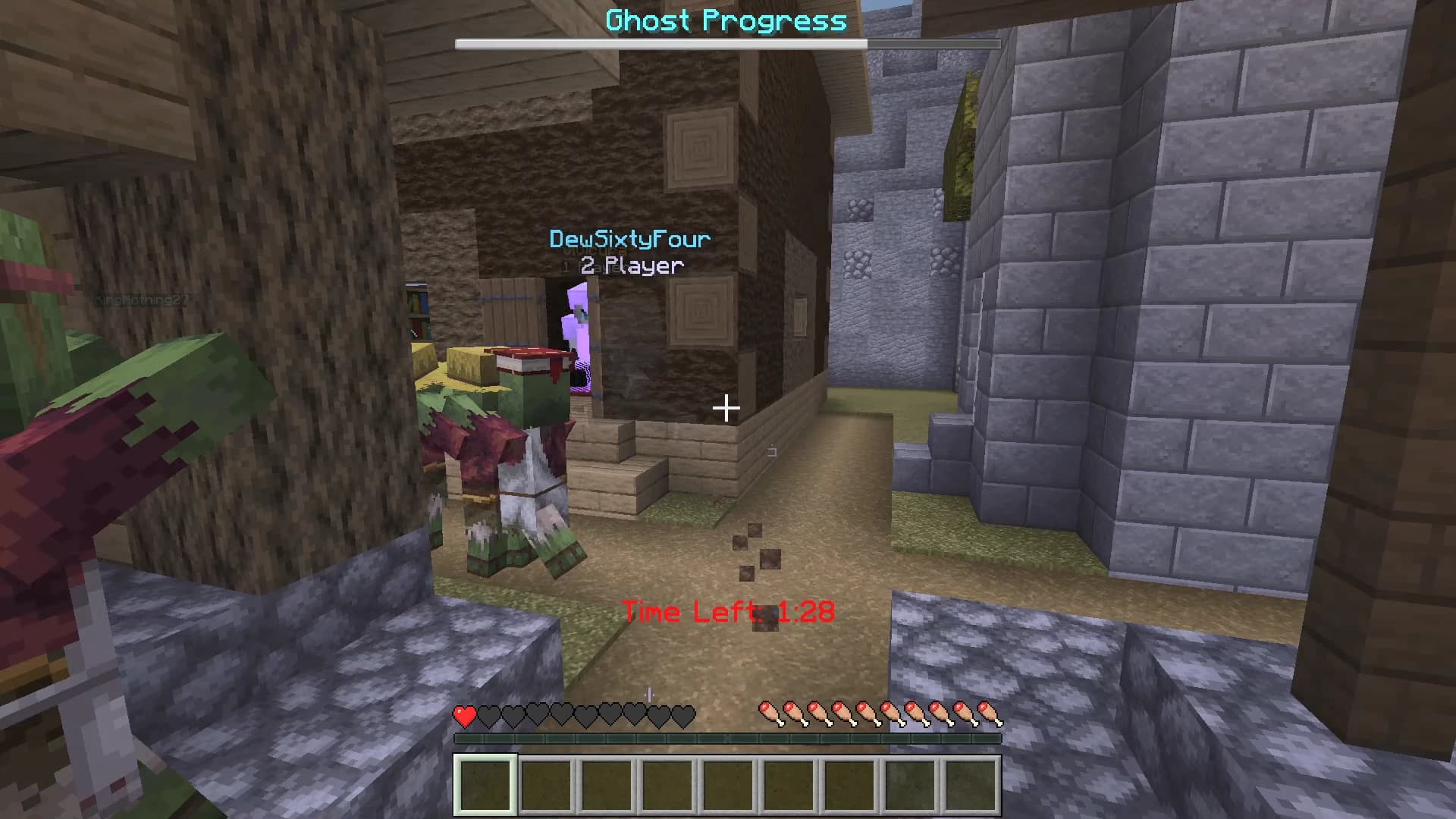The image size is (1456, 819).
Task: Click the DewSixtyFour player nametag
Action: pyautogui.click(x=629, y=240)
